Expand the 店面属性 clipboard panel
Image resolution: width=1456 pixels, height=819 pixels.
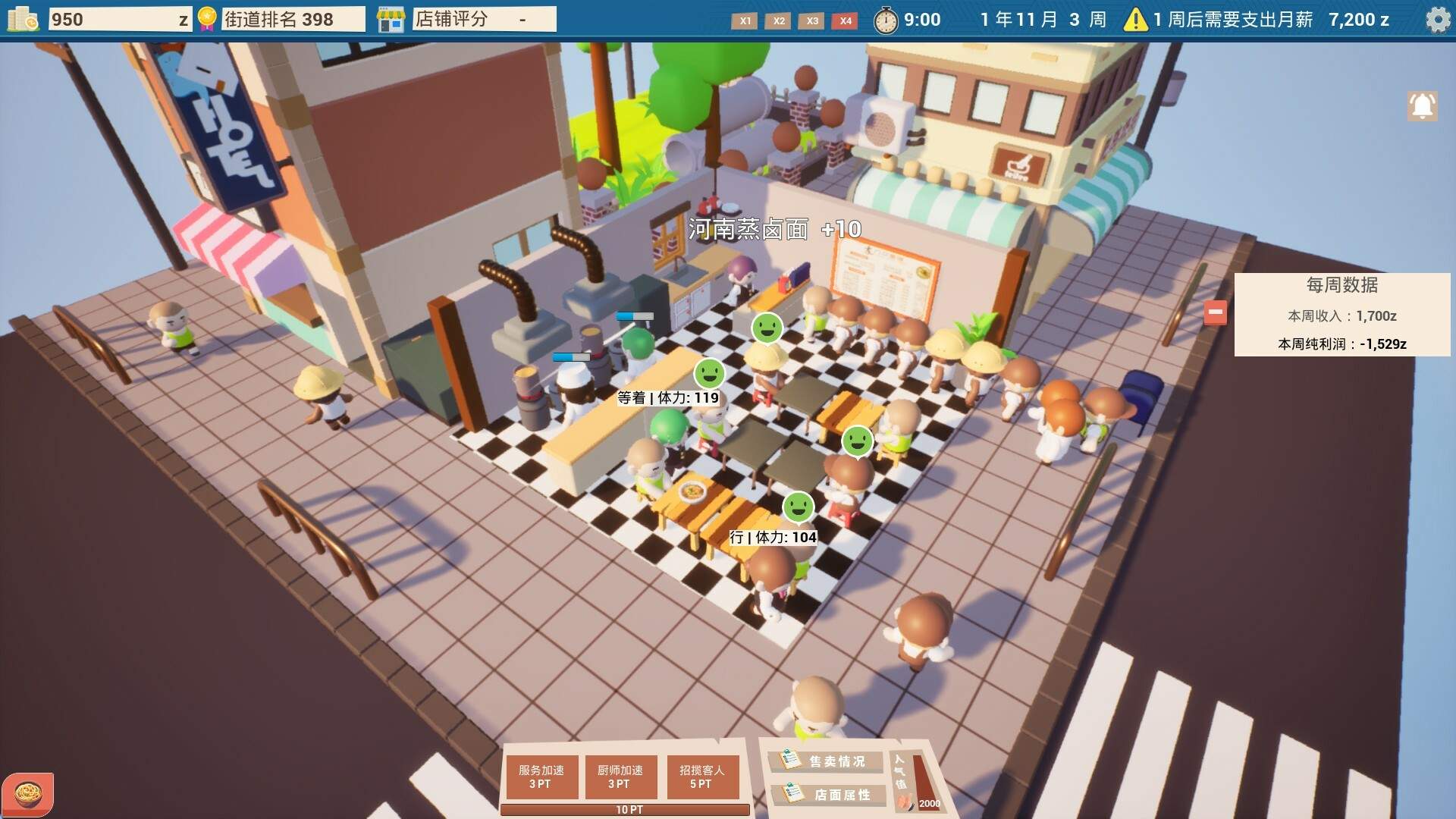(x=828, y=795)
